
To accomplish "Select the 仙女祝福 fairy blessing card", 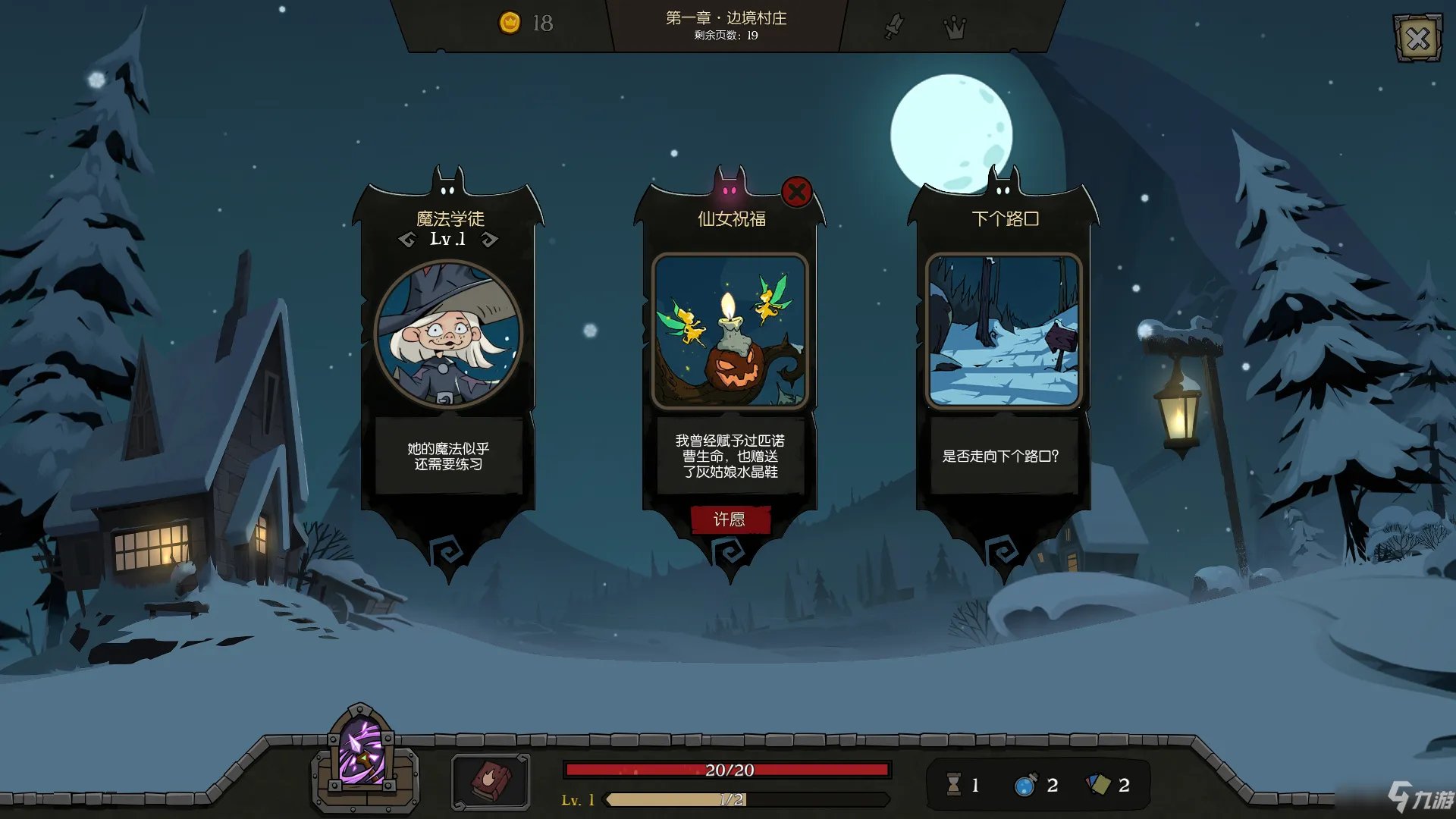I will (x=730, y=331).
